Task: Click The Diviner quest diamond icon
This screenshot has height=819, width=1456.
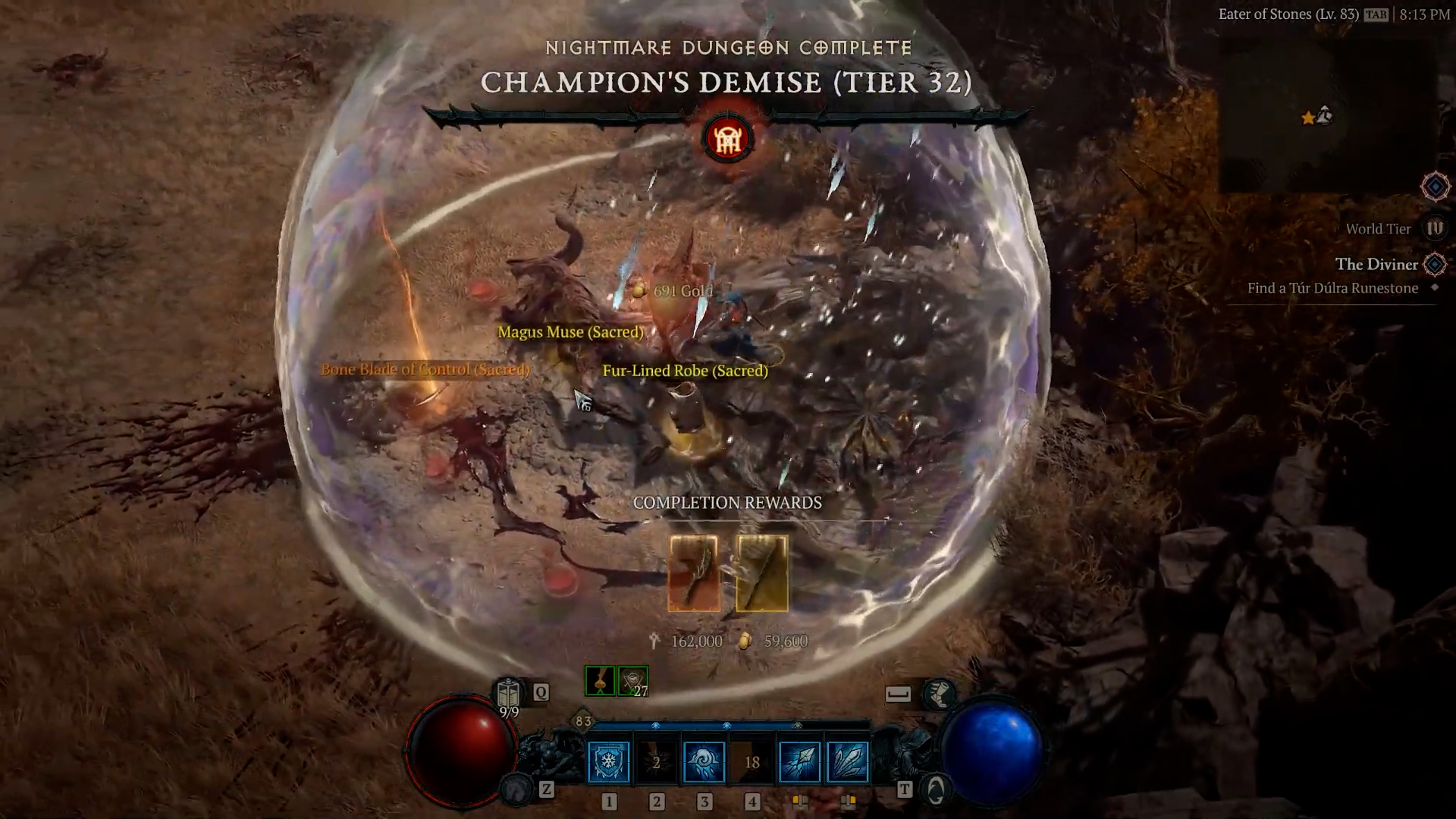Action: point(1434,265)
